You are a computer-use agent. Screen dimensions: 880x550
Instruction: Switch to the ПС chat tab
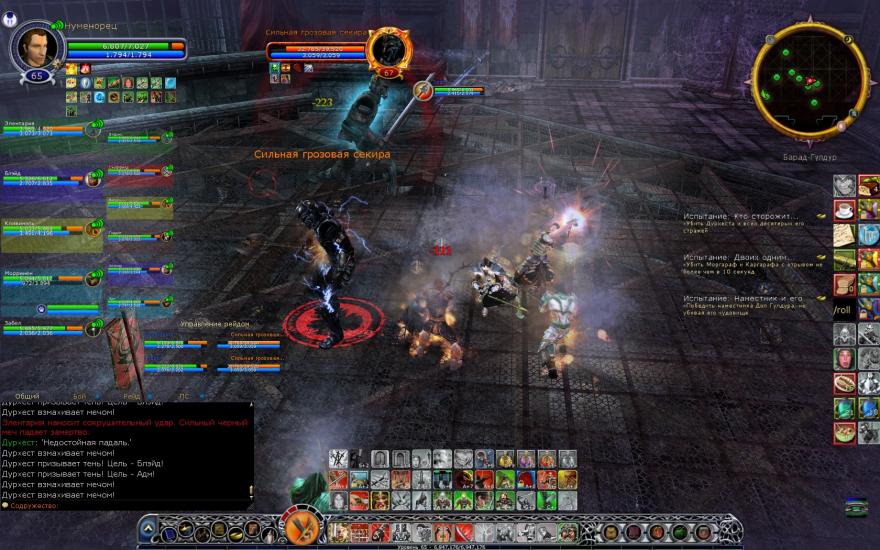[x=183, y=397]
